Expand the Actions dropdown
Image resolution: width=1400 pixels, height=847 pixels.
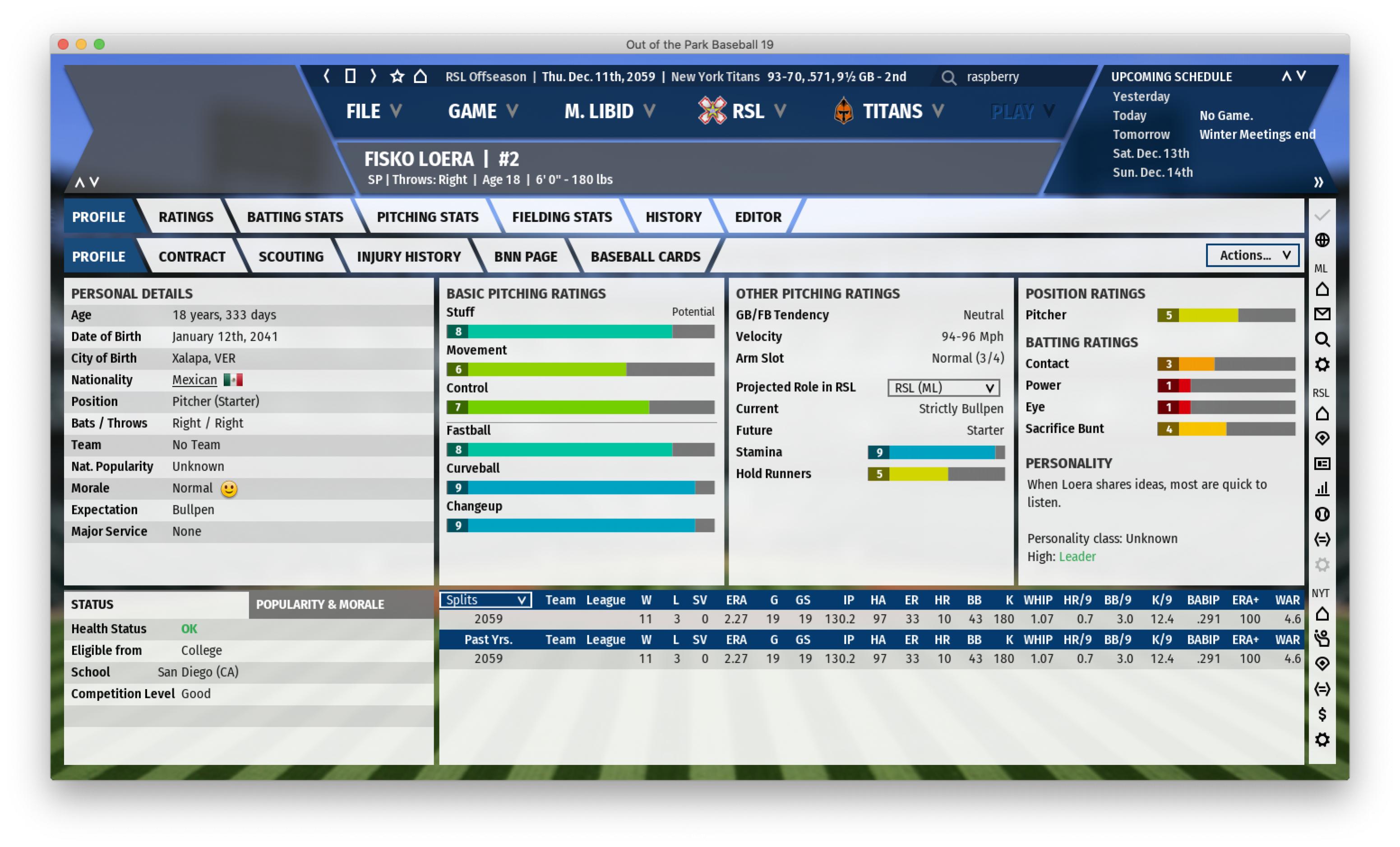click(1252, 255)
